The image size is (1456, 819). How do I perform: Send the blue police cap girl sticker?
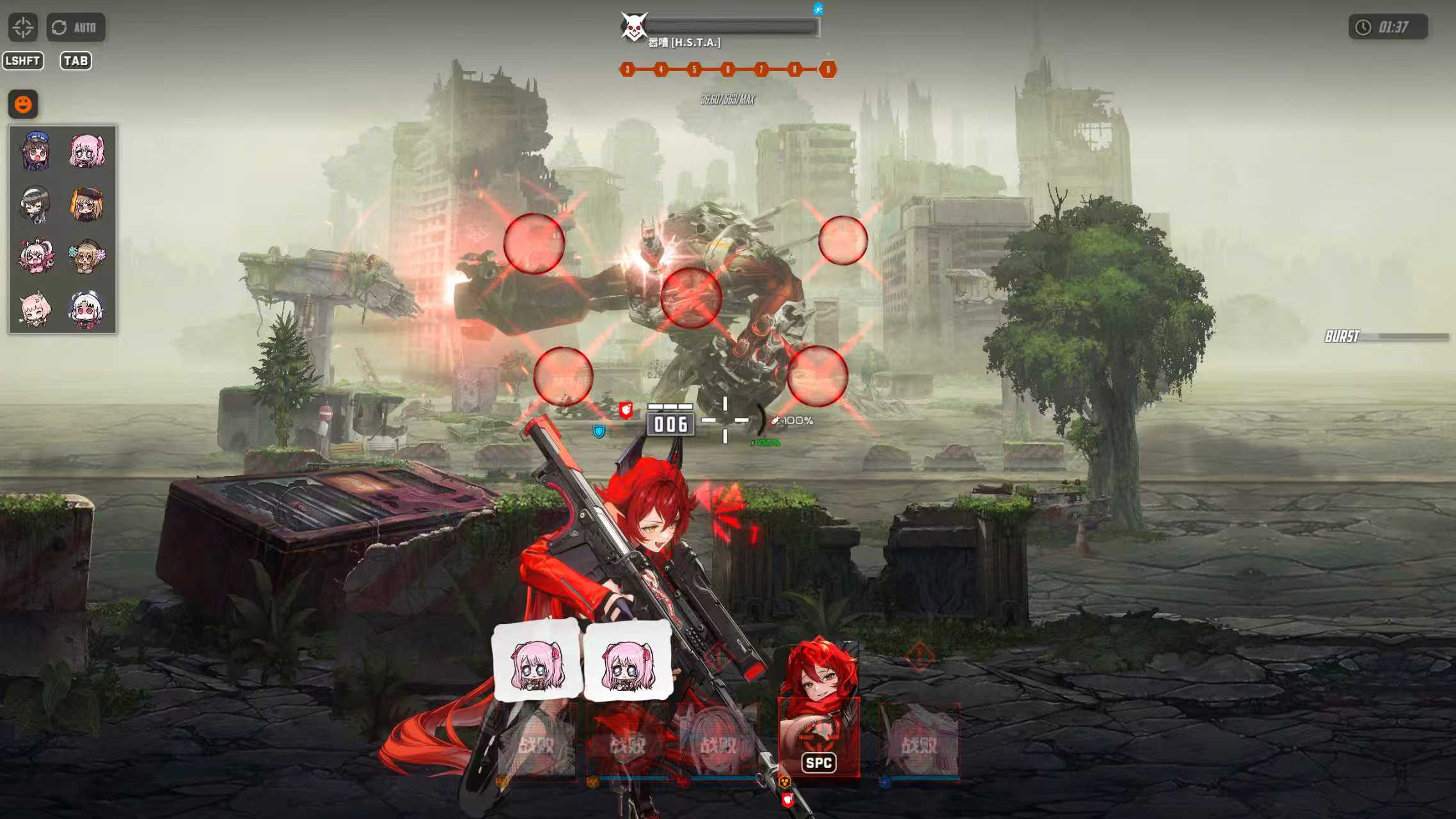point(36,152)
